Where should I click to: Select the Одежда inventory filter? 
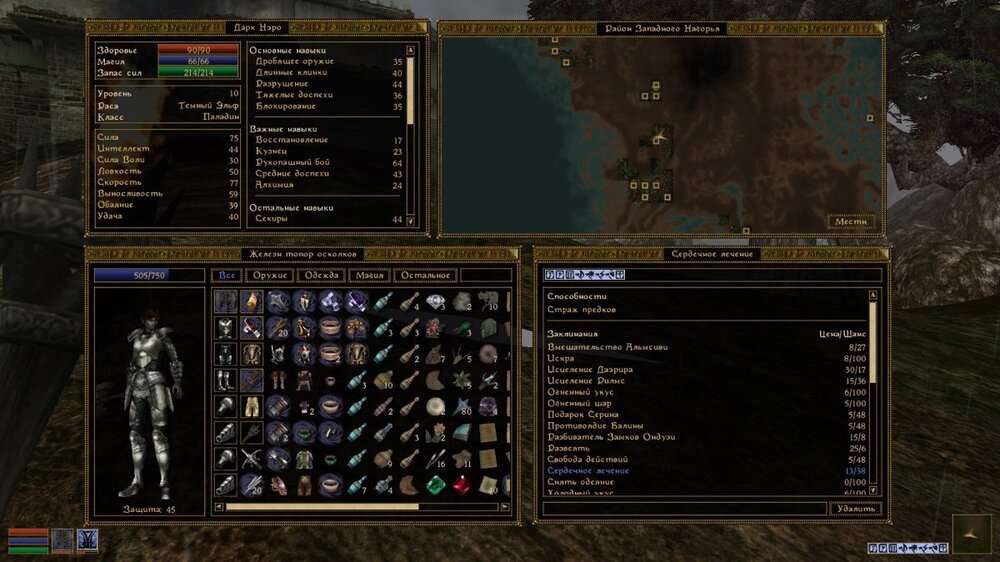tap(323, 275)
